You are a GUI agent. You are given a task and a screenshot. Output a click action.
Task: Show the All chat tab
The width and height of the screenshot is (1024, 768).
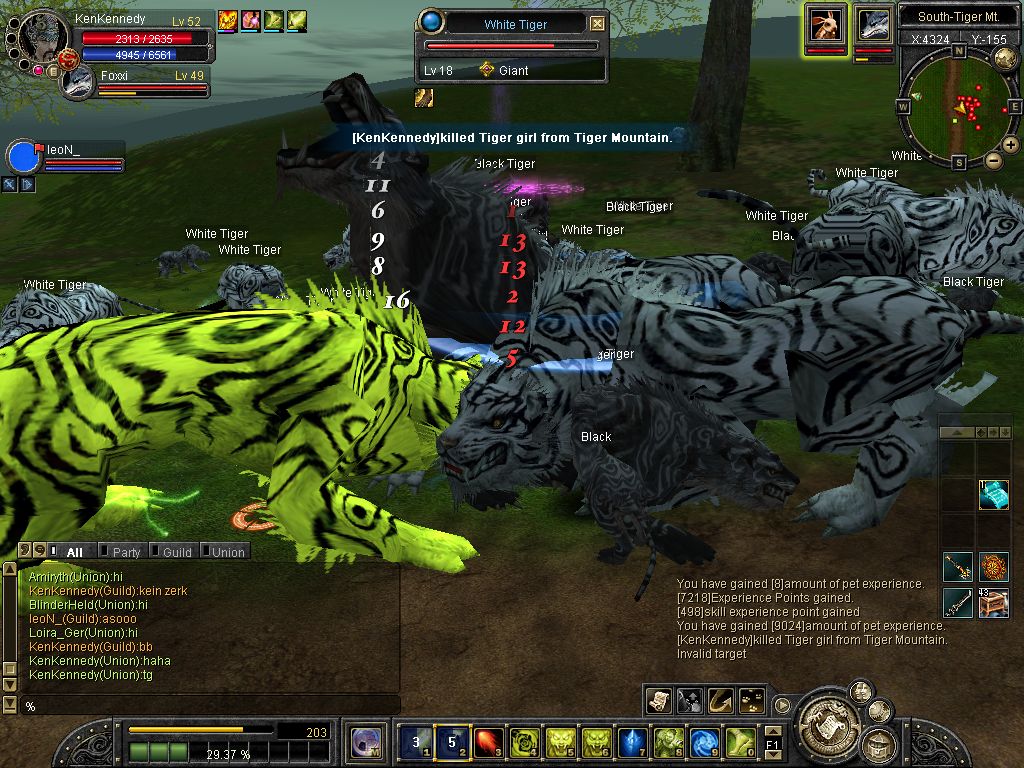(70, 551)
